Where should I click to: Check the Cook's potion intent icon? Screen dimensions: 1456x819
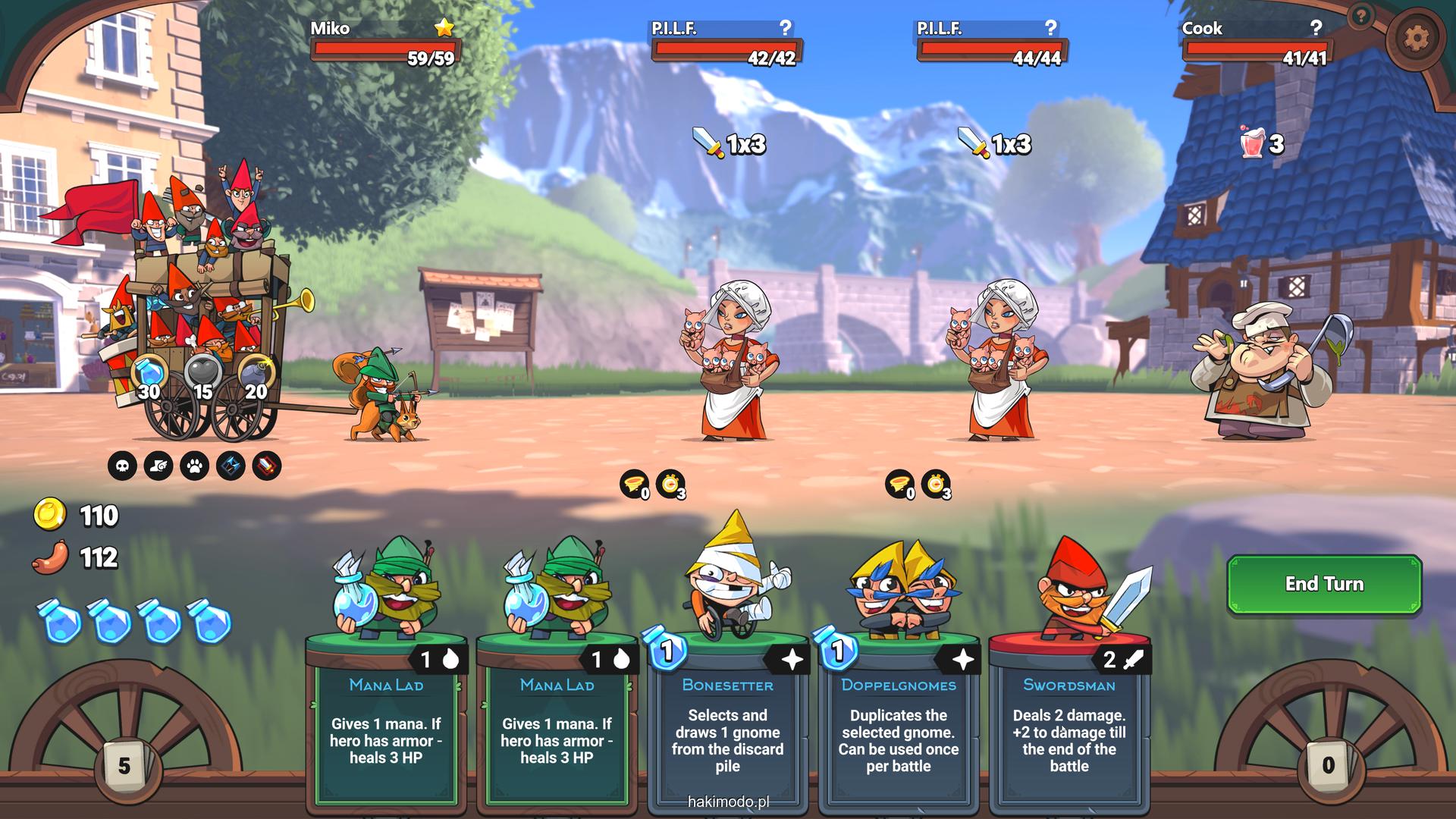1253,143
